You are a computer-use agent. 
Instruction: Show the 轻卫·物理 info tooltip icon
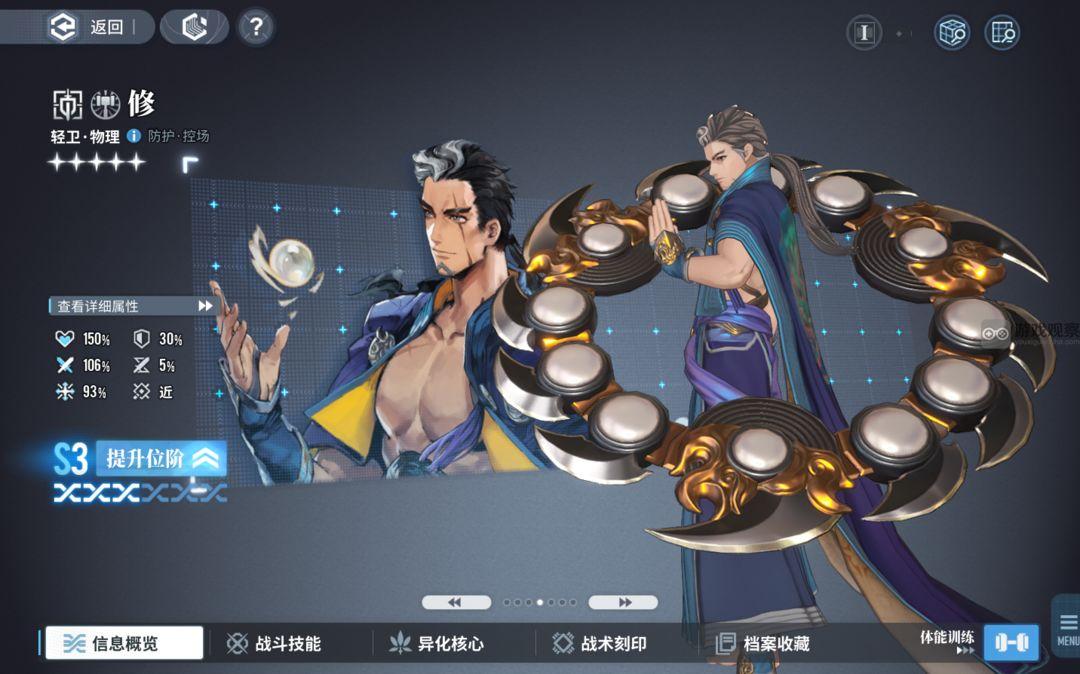pos(134,136)
